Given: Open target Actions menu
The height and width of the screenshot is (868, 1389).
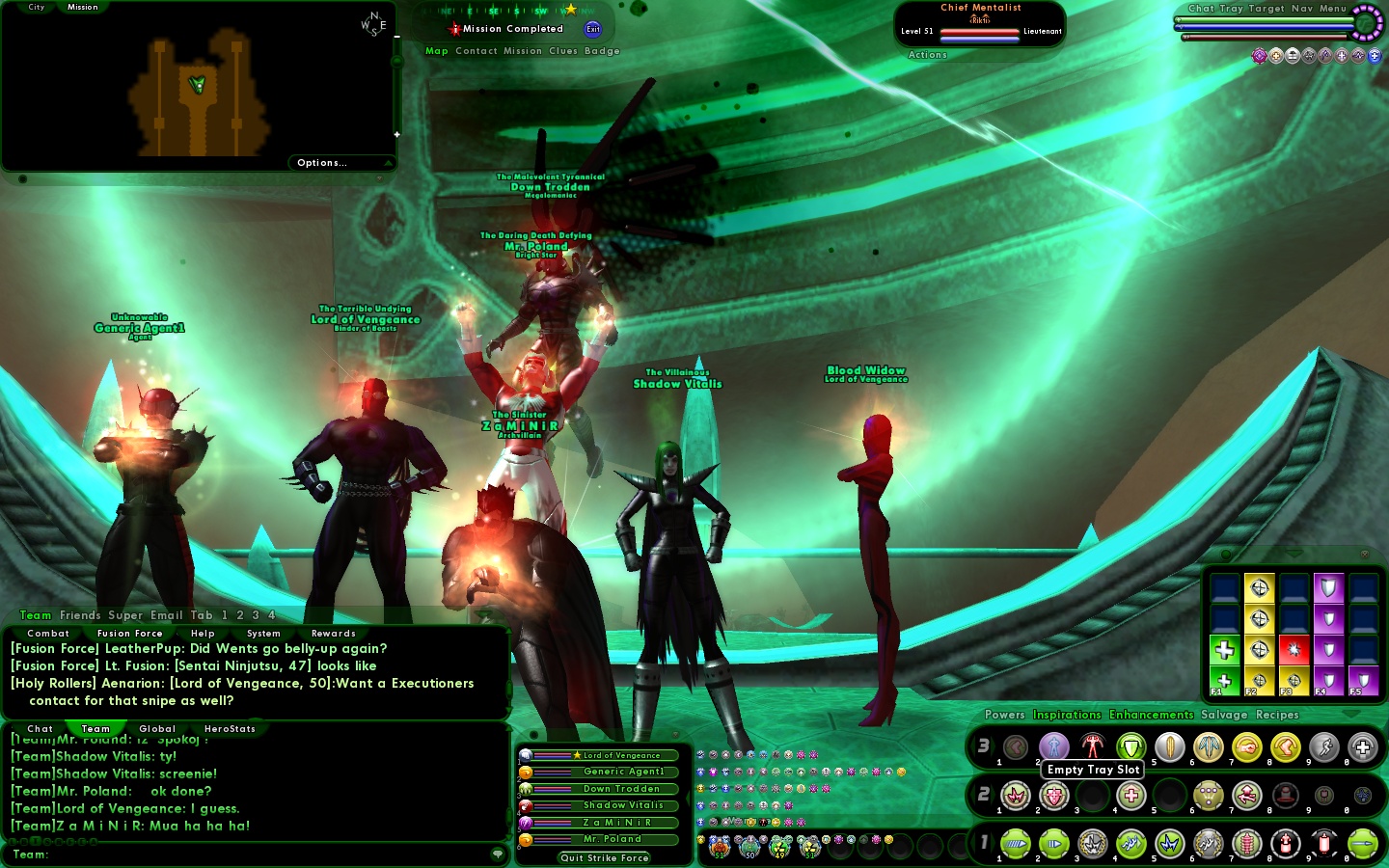Looking at the screenshot, I should click(928, 55).
